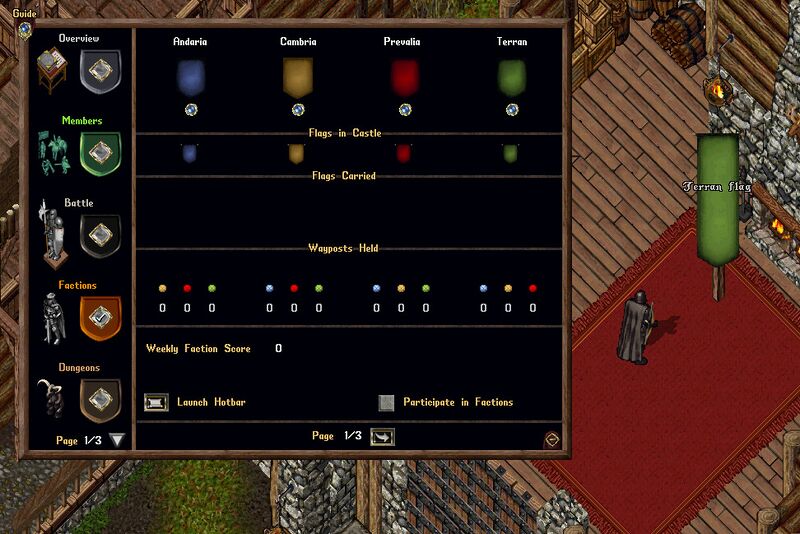Open the Overview guide section
The image size is (800, 534).
100,70
